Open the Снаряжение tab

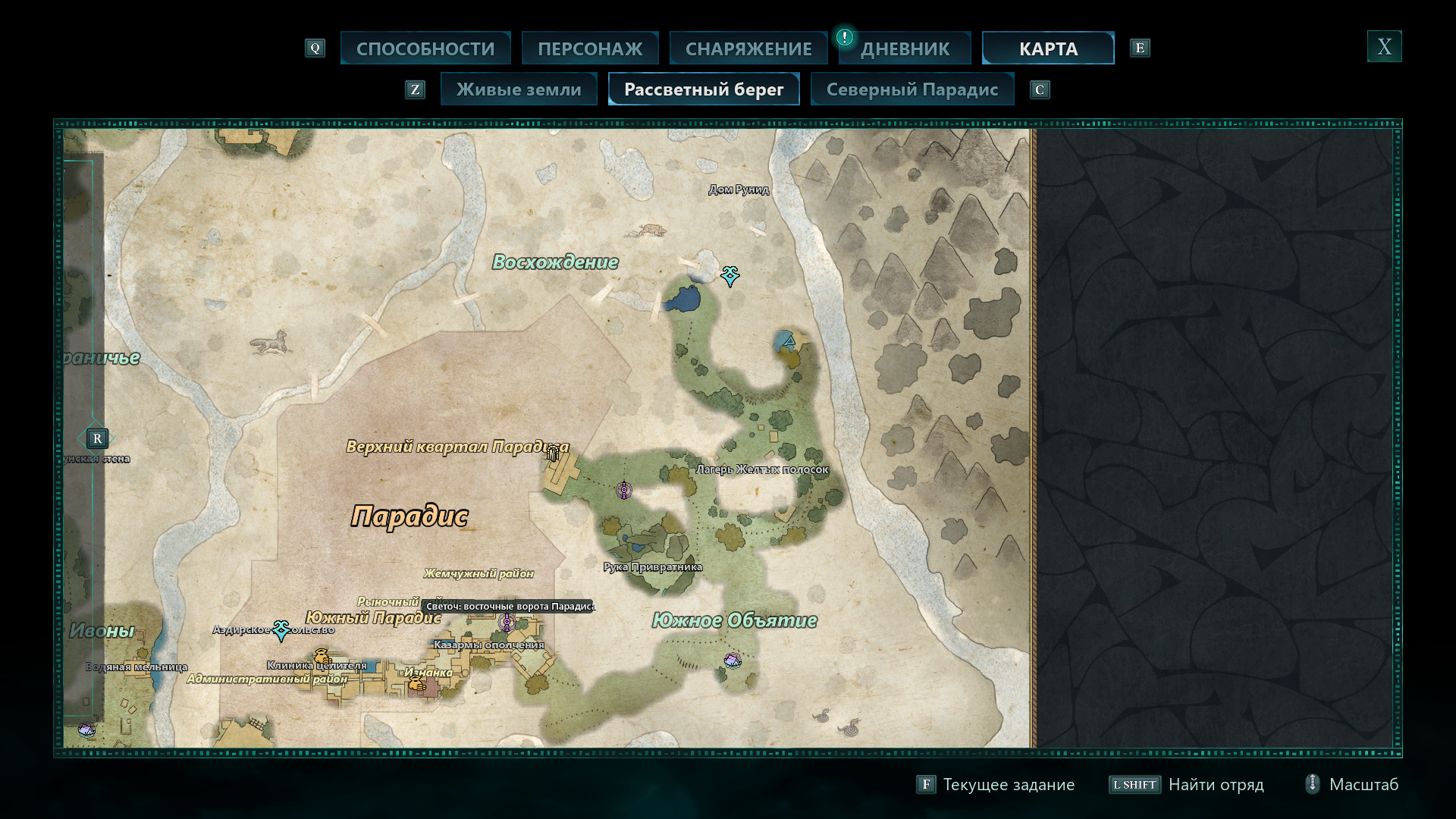[x=748, y=49]
